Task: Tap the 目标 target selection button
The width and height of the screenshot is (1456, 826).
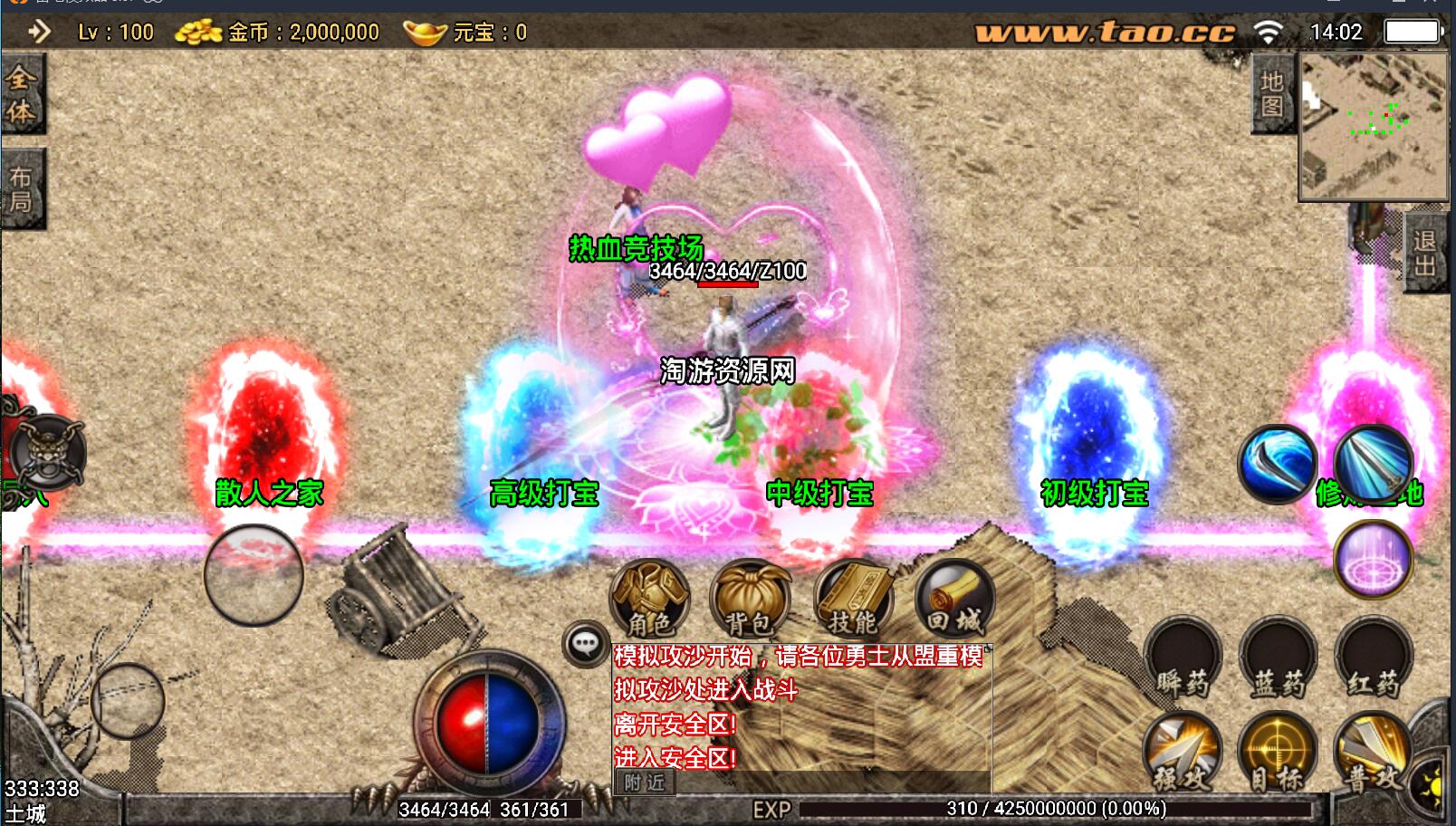Action: (1278, 754)
